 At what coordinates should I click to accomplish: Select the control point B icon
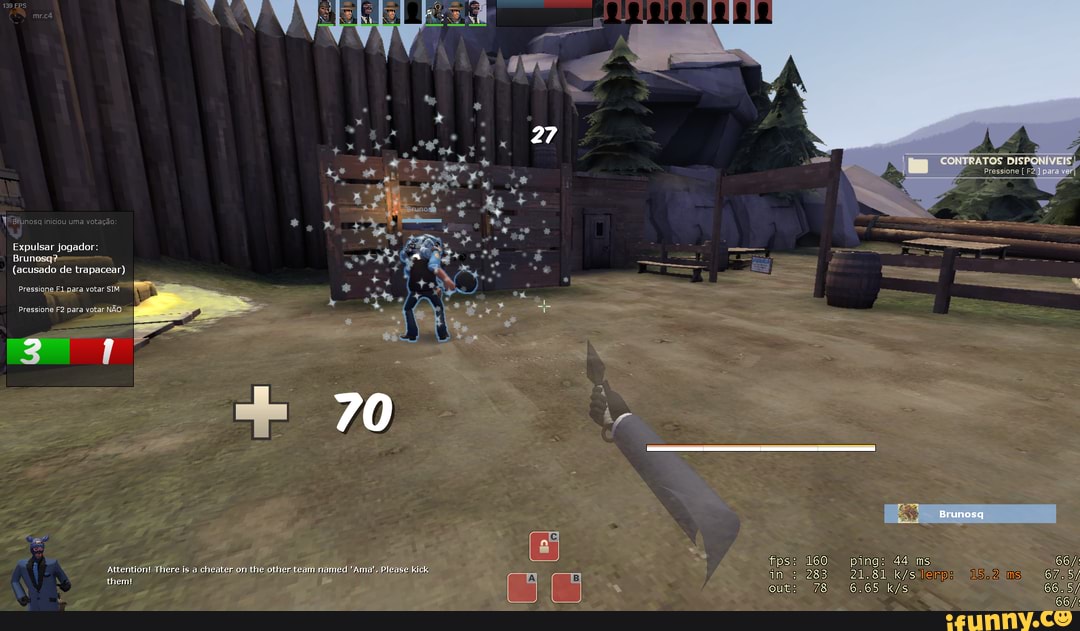tap(566, 587)
